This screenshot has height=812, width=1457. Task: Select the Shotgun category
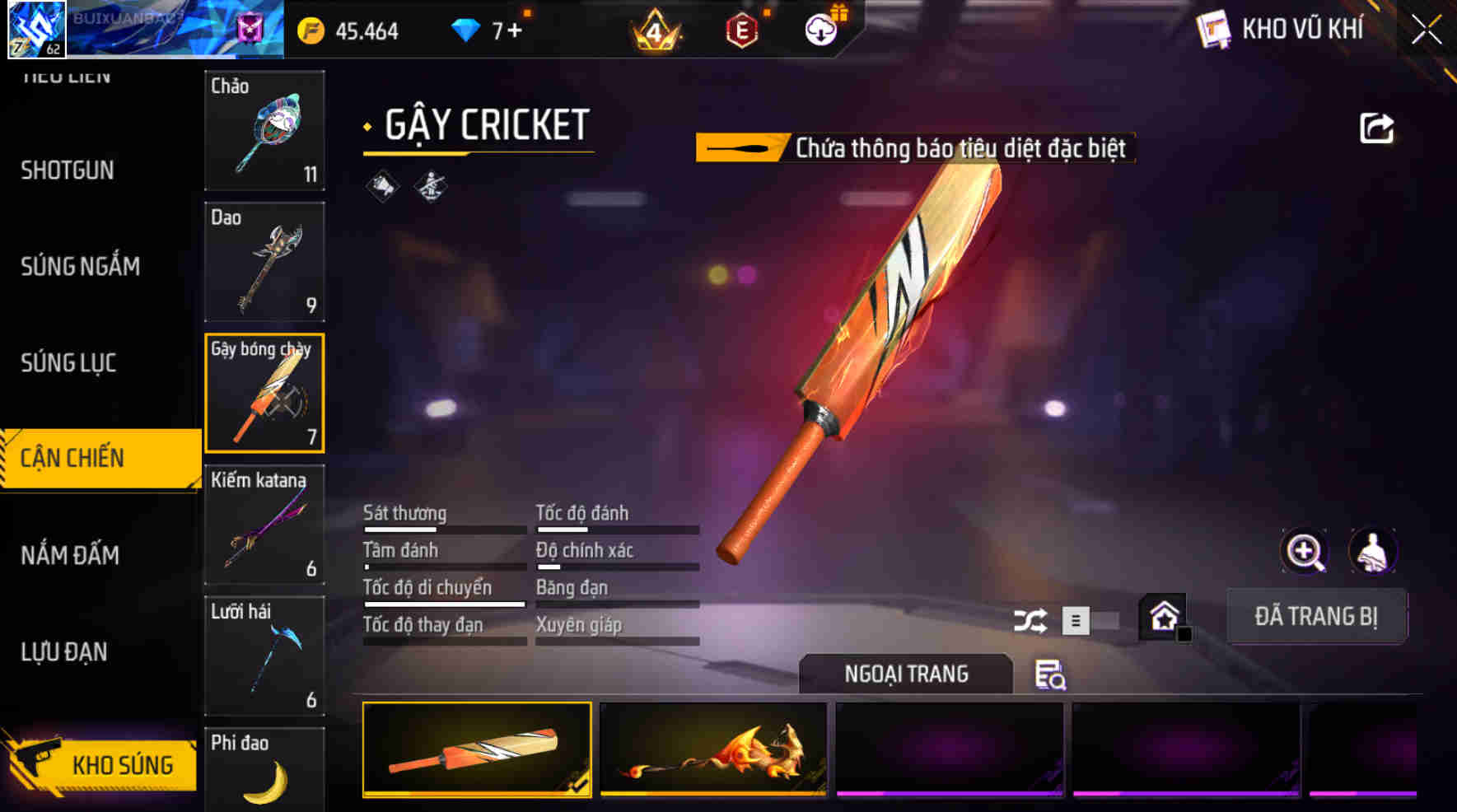[x=66, y=170]
